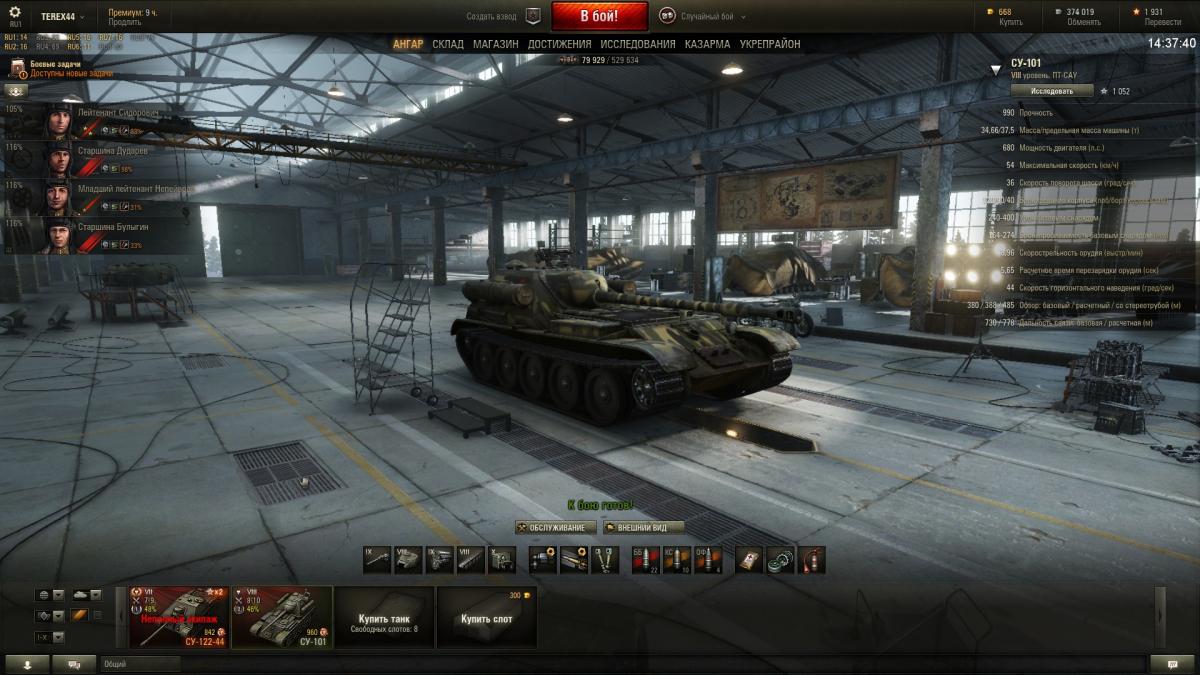Viewport: 1200px width, 675px height.
Task: Switch to the МАГАЗИН store tab
Action: [496, 44]
